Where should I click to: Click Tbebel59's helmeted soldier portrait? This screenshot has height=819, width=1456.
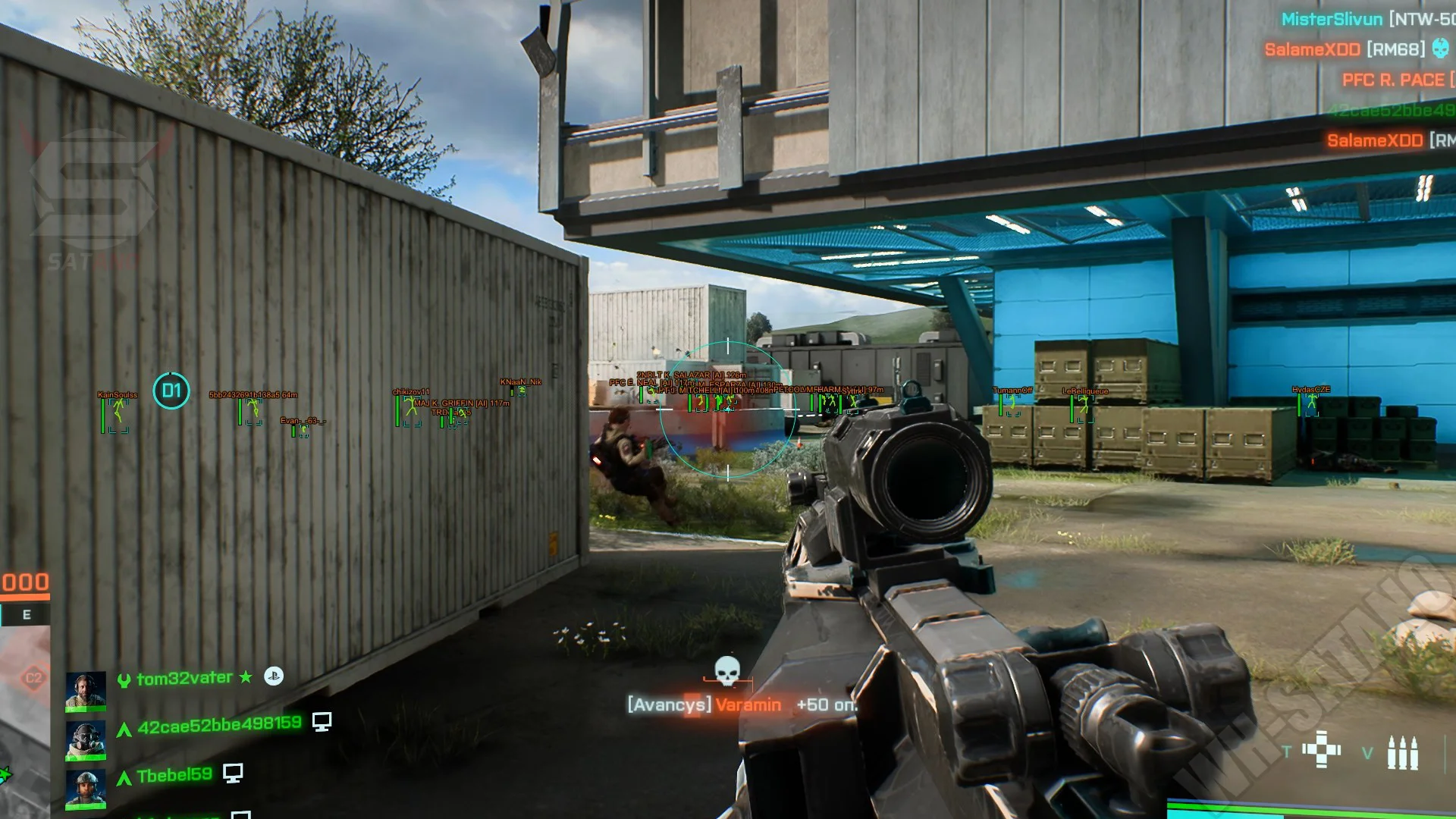pos(85,789)
